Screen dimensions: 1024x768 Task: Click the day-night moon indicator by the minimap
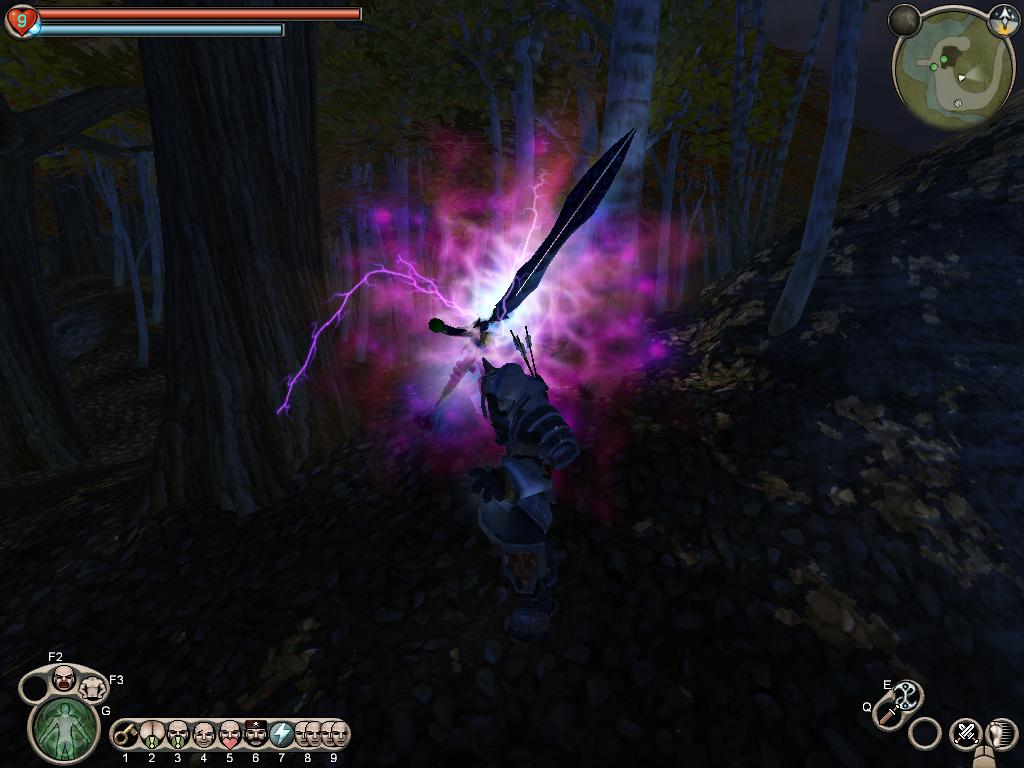point(906,19)
